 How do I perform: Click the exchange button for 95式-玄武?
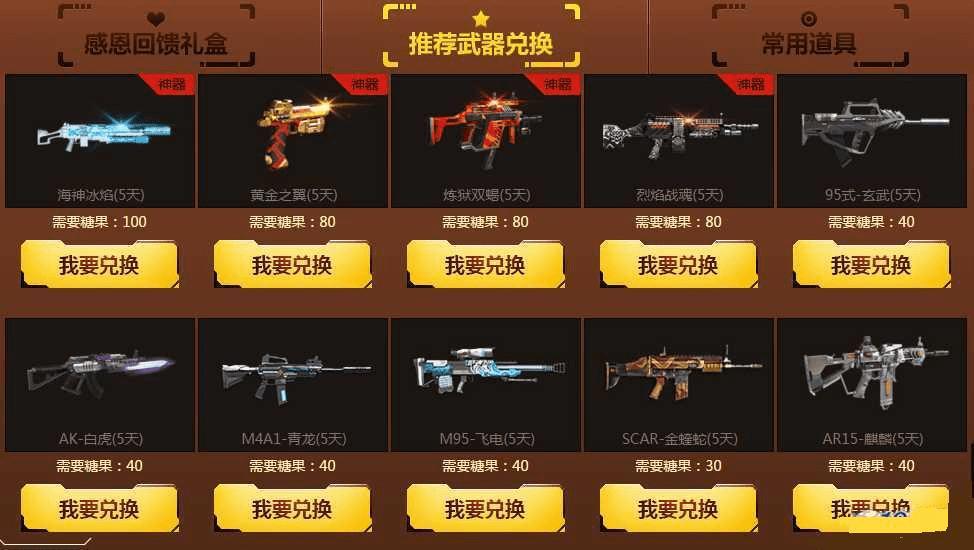click(x=871, y=265)
